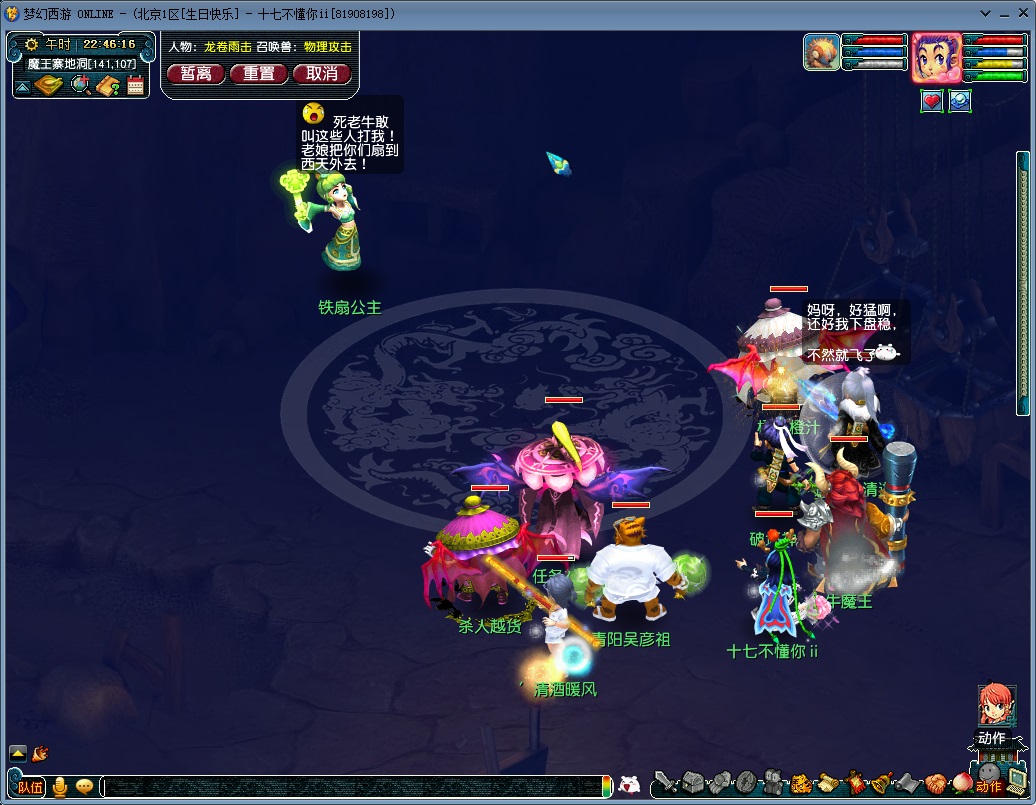The height and width of the screenshot is (805, 1036).
Task: Open the golden compass map icon
Action: click(49, 86)
